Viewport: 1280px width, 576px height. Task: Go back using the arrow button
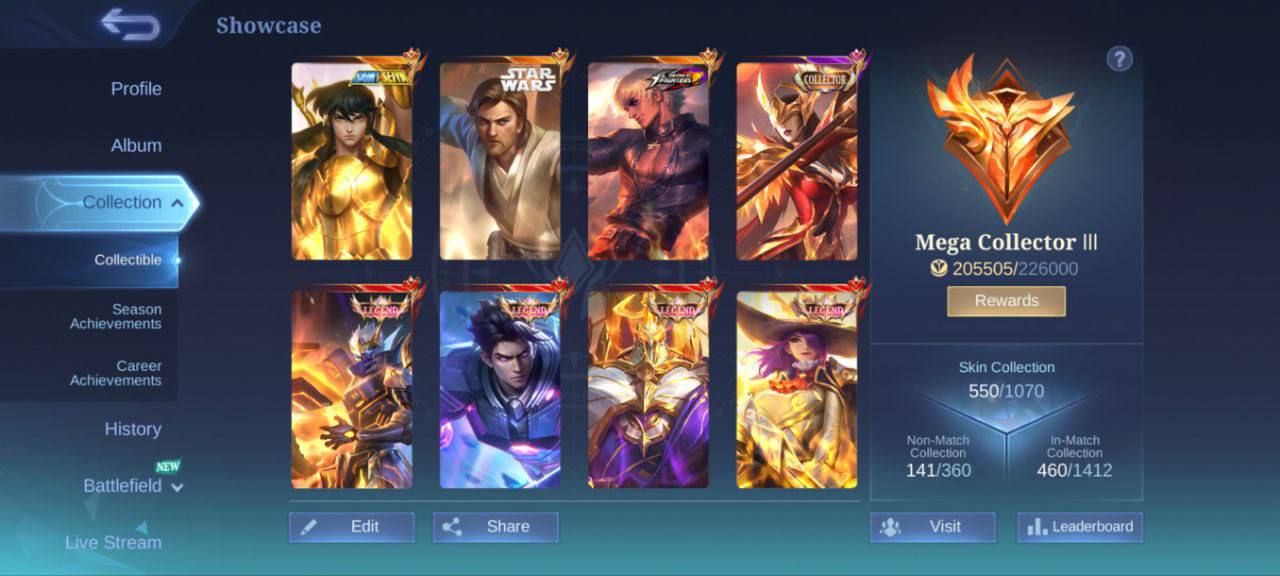pyautogui.click(x=131, y=25)
